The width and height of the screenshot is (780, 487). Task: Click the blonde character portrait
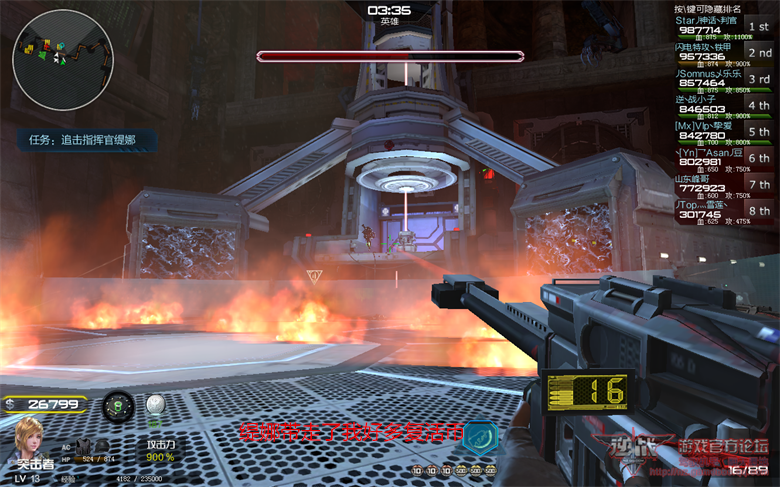(30, 438)
